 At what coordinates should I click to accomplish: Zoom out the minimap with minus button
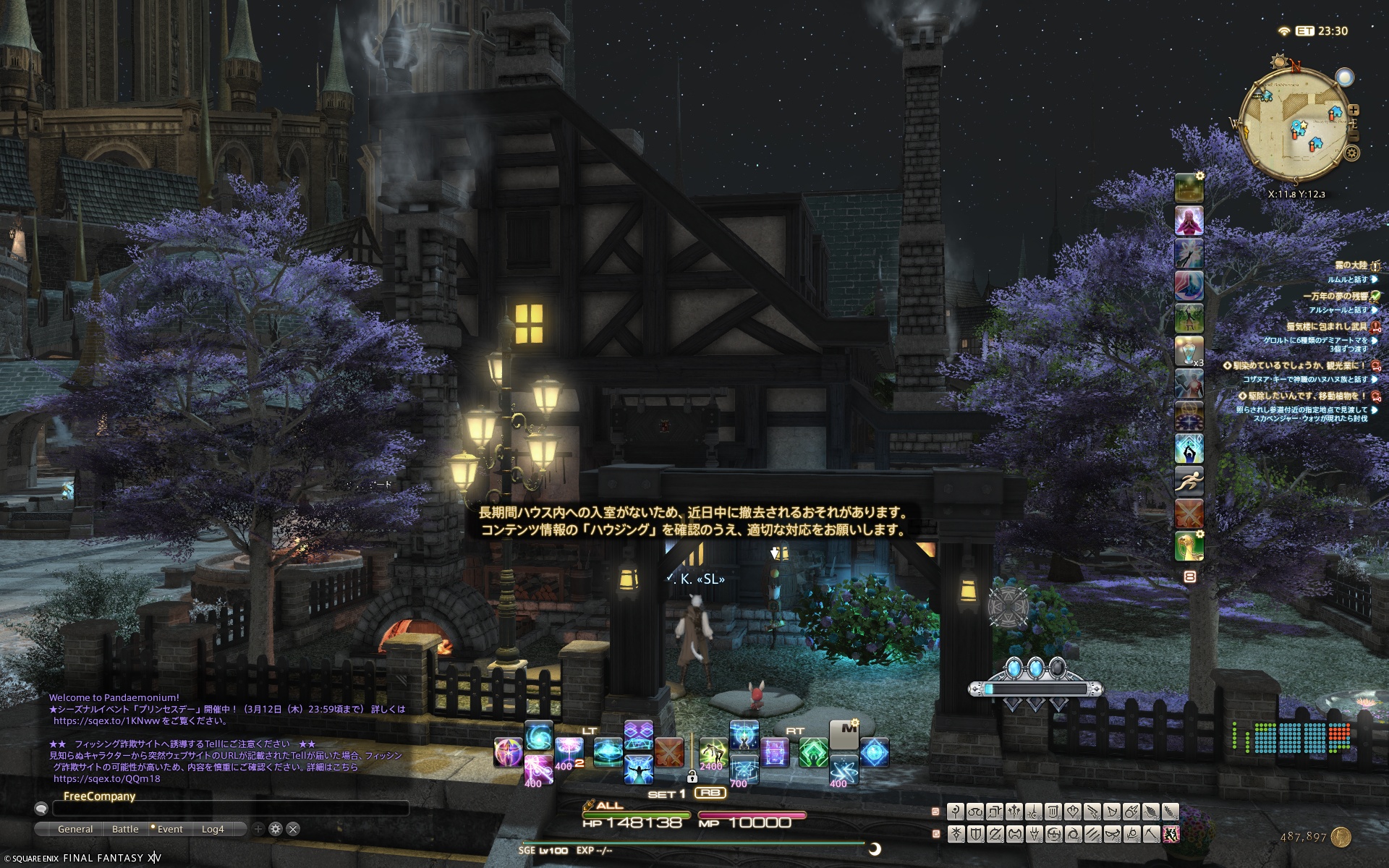click(1354, 136)
